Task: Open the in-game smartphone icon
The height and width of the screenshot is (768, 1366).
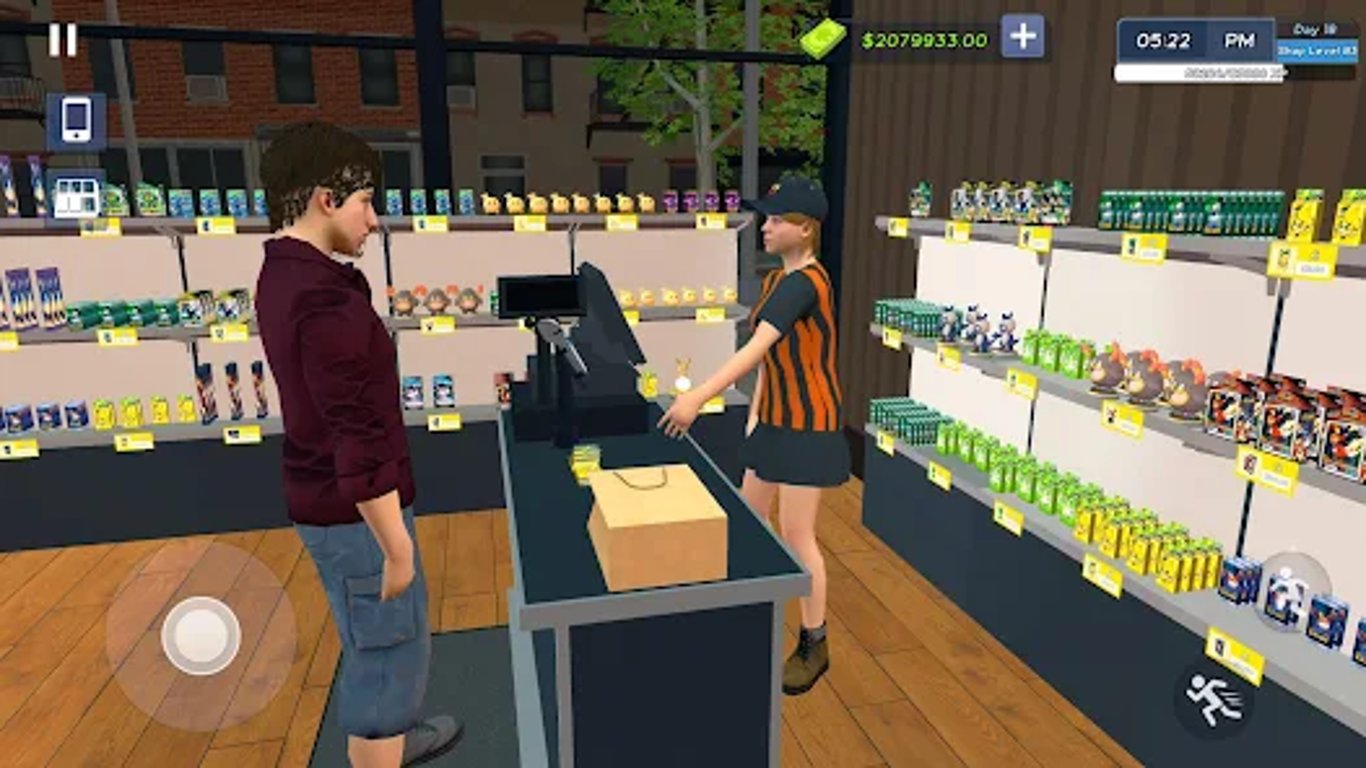Action: (77, 121)
